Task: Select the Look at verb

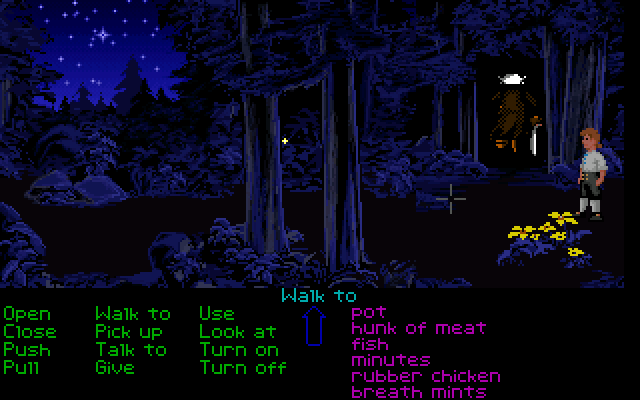Action: coord(237,331)
